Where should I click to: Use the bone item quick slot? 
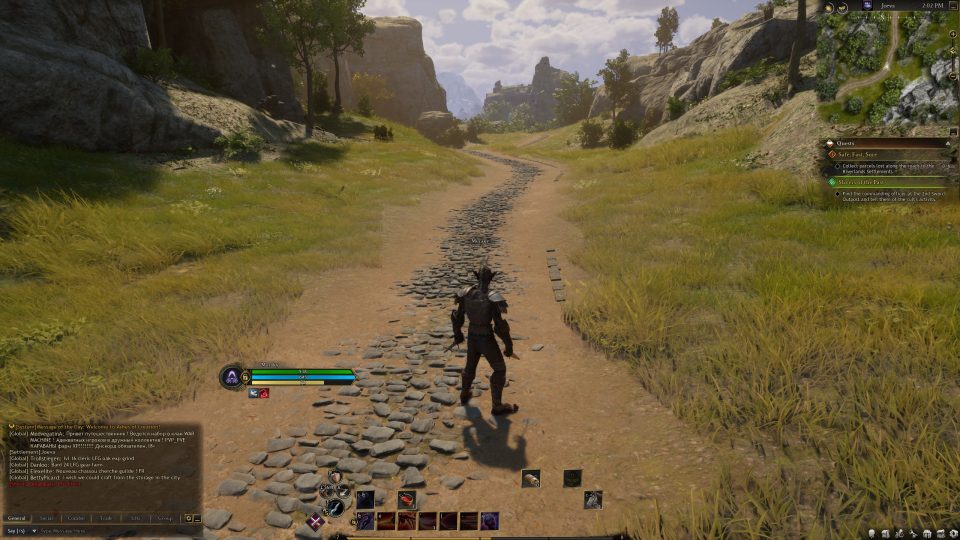point(530,478)
